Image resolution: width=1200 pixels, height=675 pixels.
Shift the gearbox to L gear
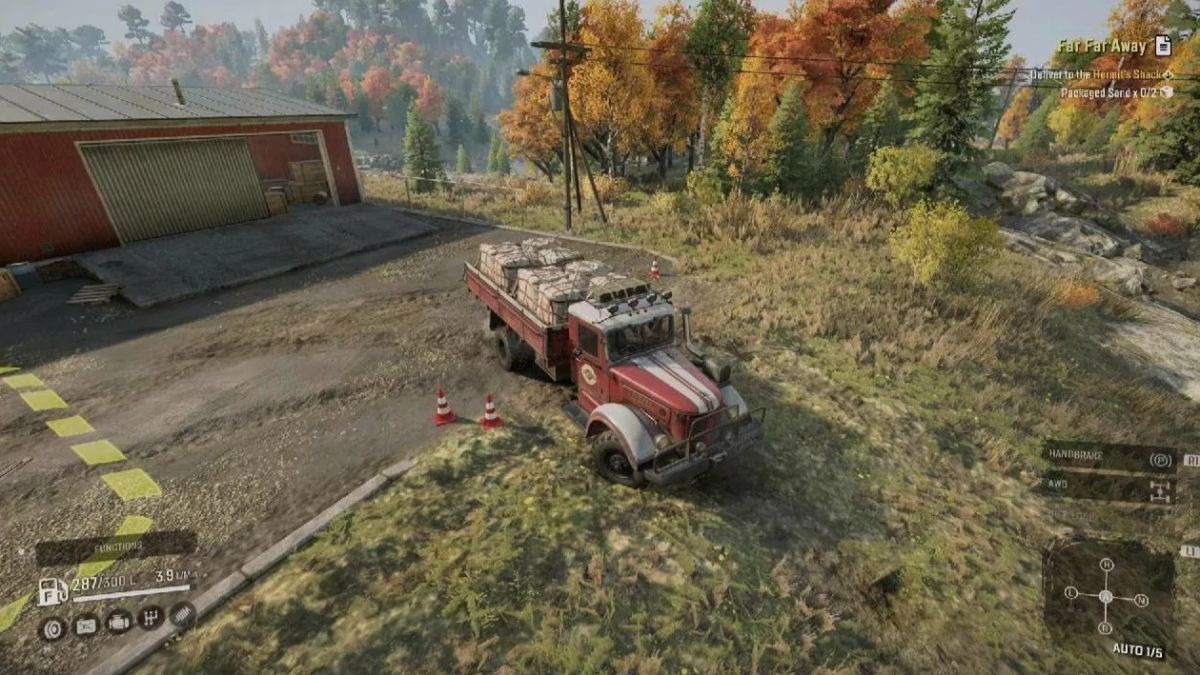coord(1071,593)
